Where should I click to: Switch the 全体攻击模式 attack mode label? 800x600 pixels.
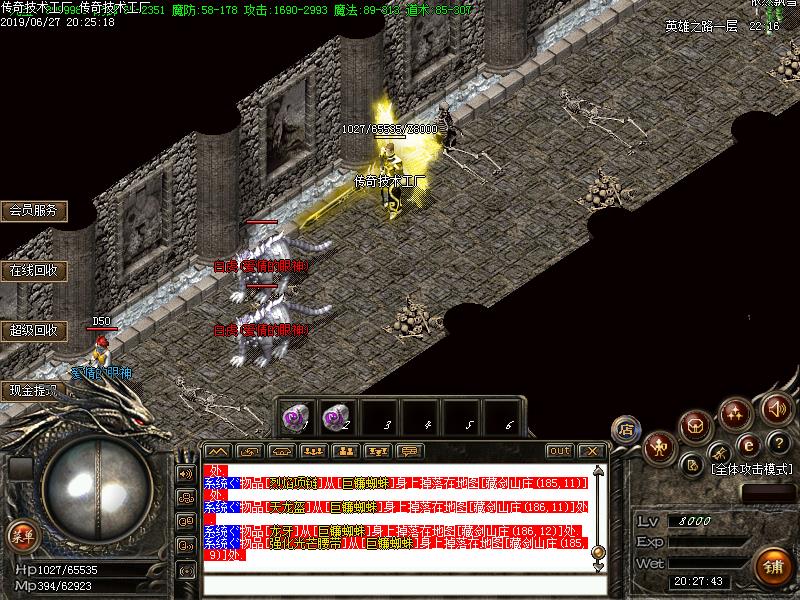pos(752,468)
